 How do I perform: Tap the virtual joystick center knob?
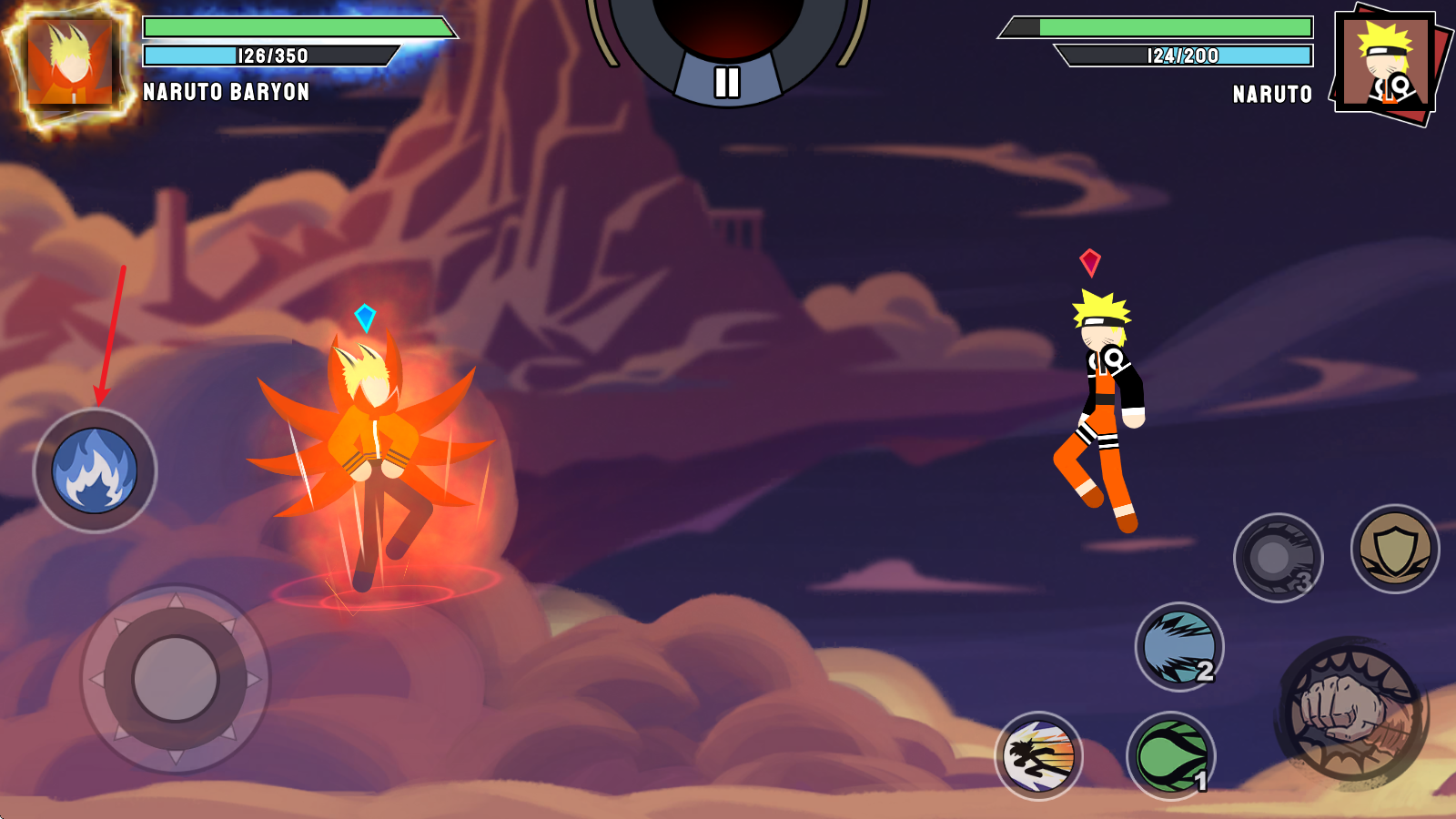pyautogui.click(x=175, y=679)
